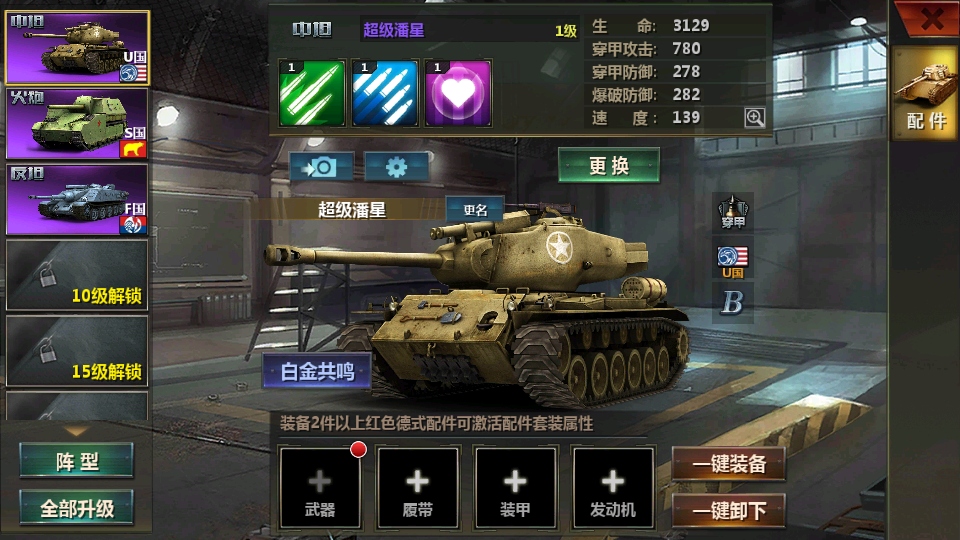Select the S国 artillery tank thumbnail
960x540 pixels.
click(77, 125)
